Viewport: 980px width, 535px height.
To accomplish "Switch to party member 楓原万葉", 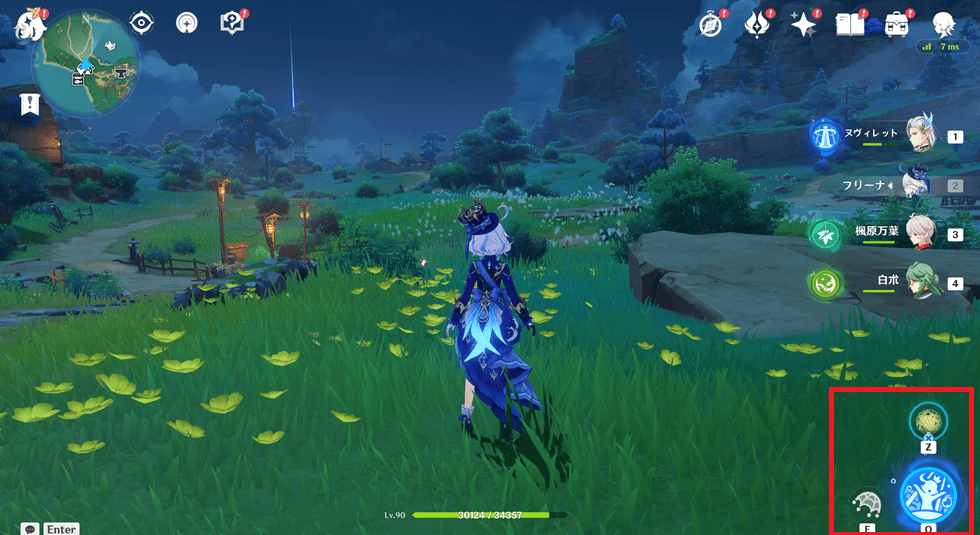I will tap(918, 233).
